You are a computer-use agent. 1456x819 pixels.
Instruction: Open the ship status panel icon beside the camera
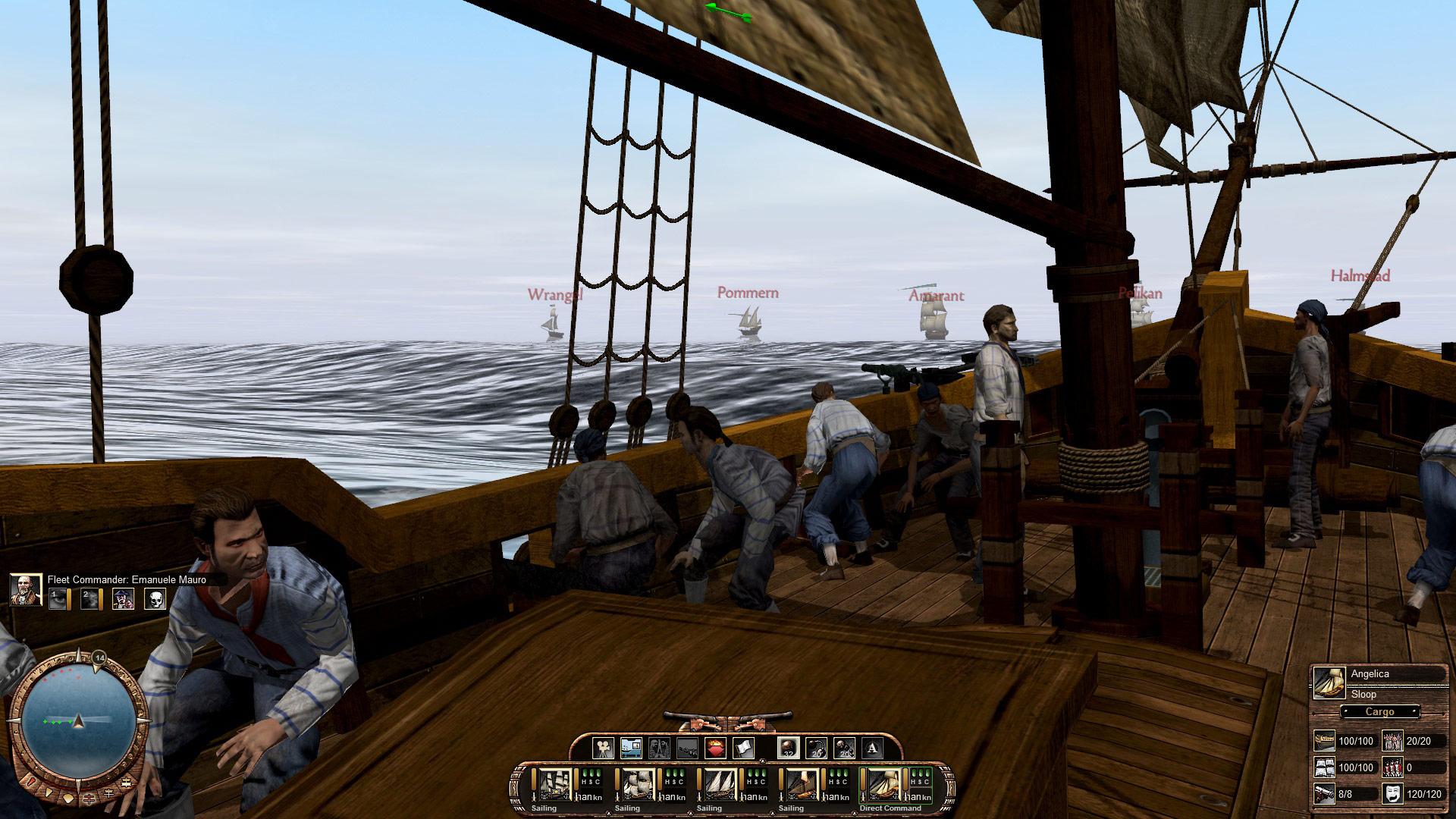click(632, 748)
